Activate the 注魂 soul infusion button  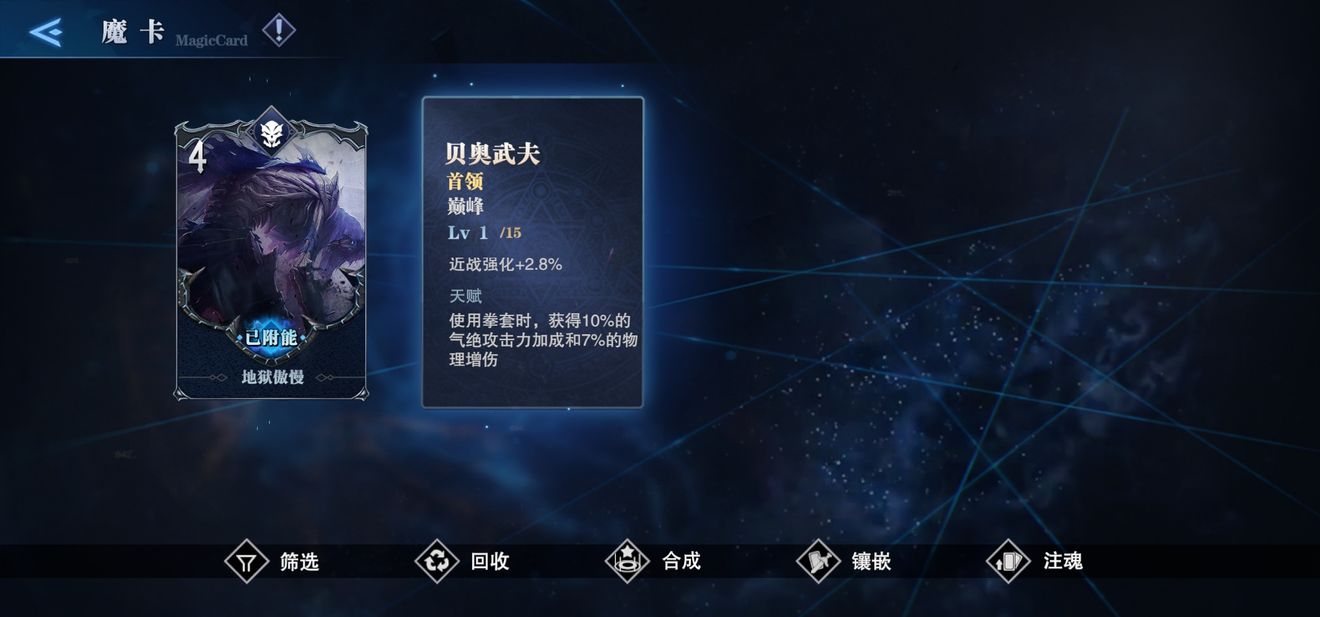click(x=1036, y=561)
